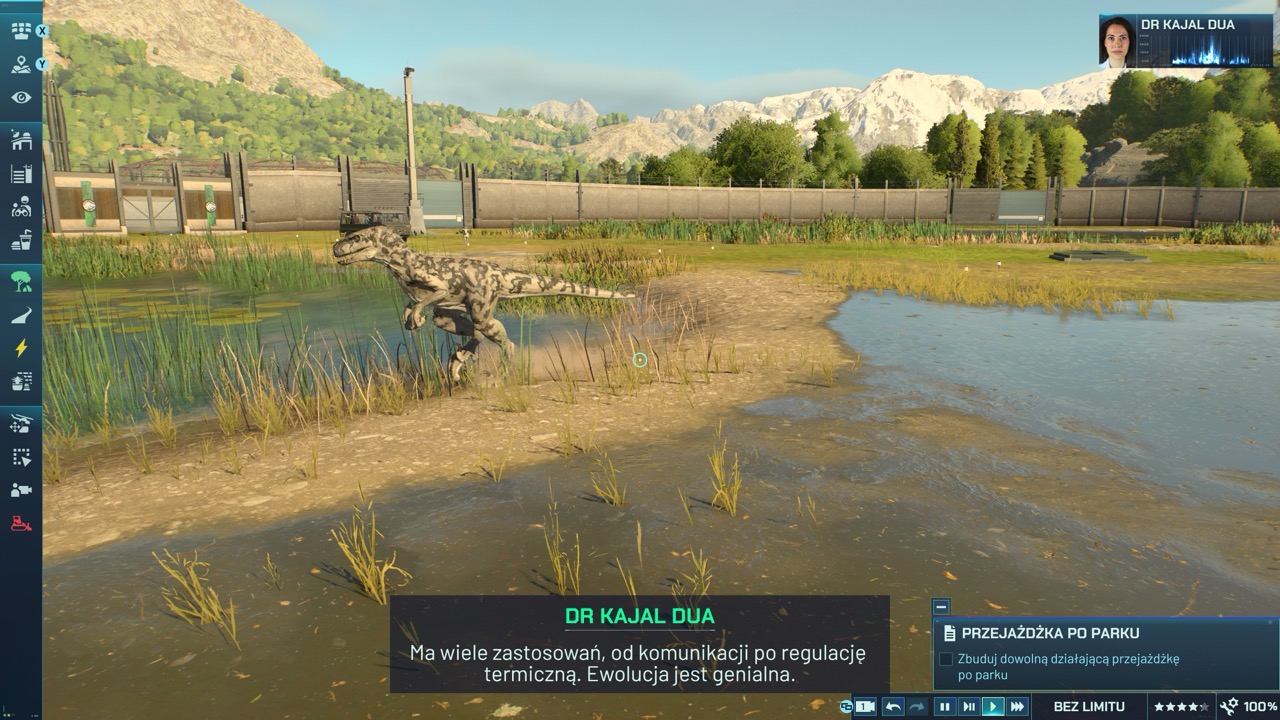Activate the multi-select box tool

click(x=21, y=457)
